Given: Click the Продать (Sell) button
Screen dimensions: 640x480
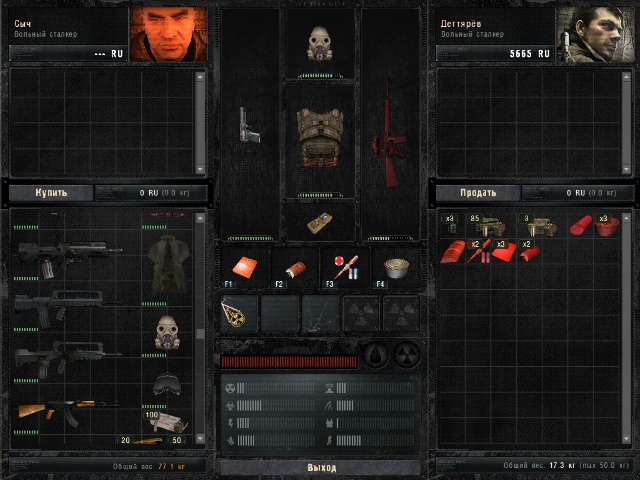Looking at the screenshot, I should (x=477, y=192).
